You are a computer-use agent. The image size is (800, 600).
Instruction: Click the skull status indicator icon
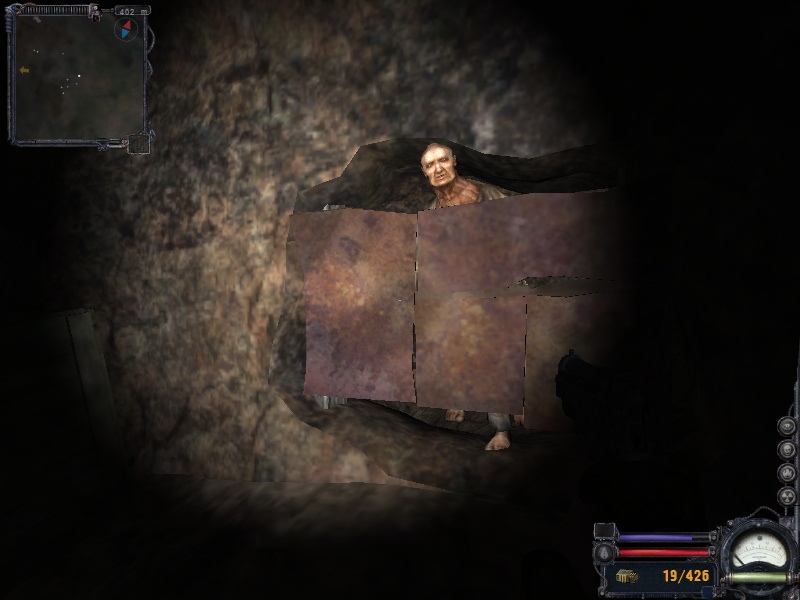[x=786, y=449]
